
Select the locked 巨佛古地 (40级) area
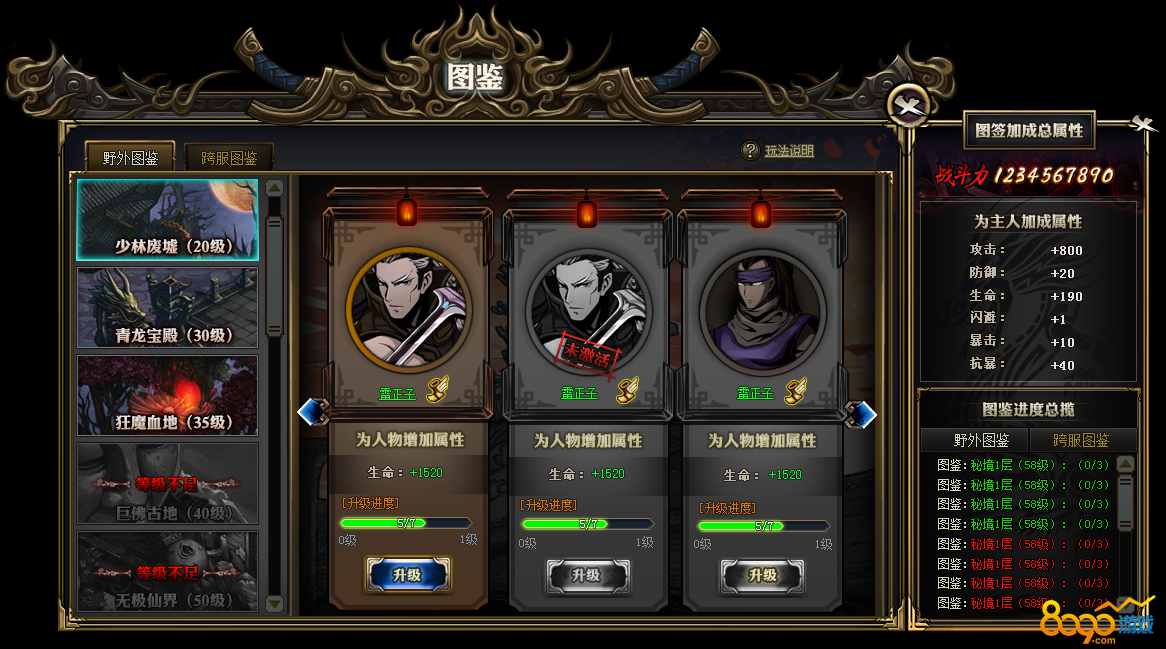click(x=168, y=484)
